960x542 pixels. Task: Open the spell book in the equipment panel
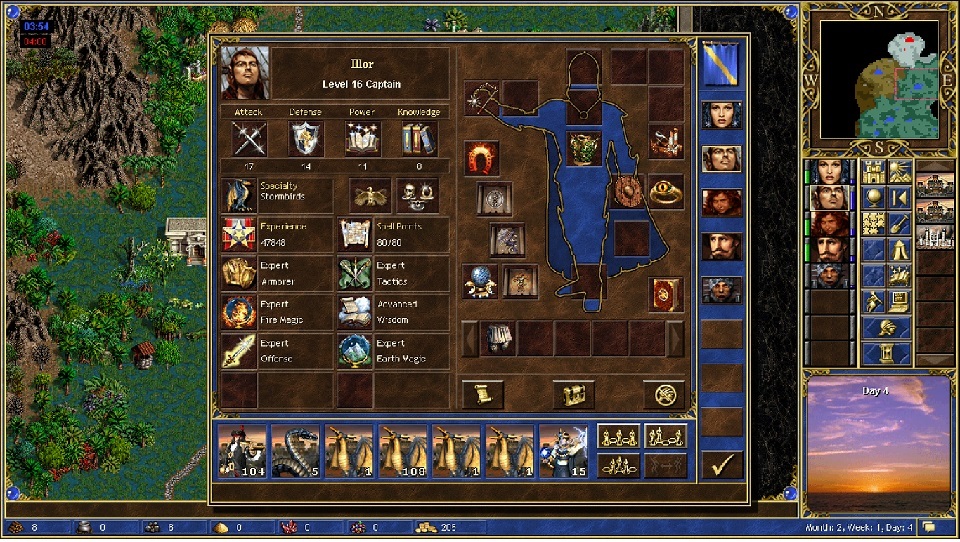(x=666, y=295)
